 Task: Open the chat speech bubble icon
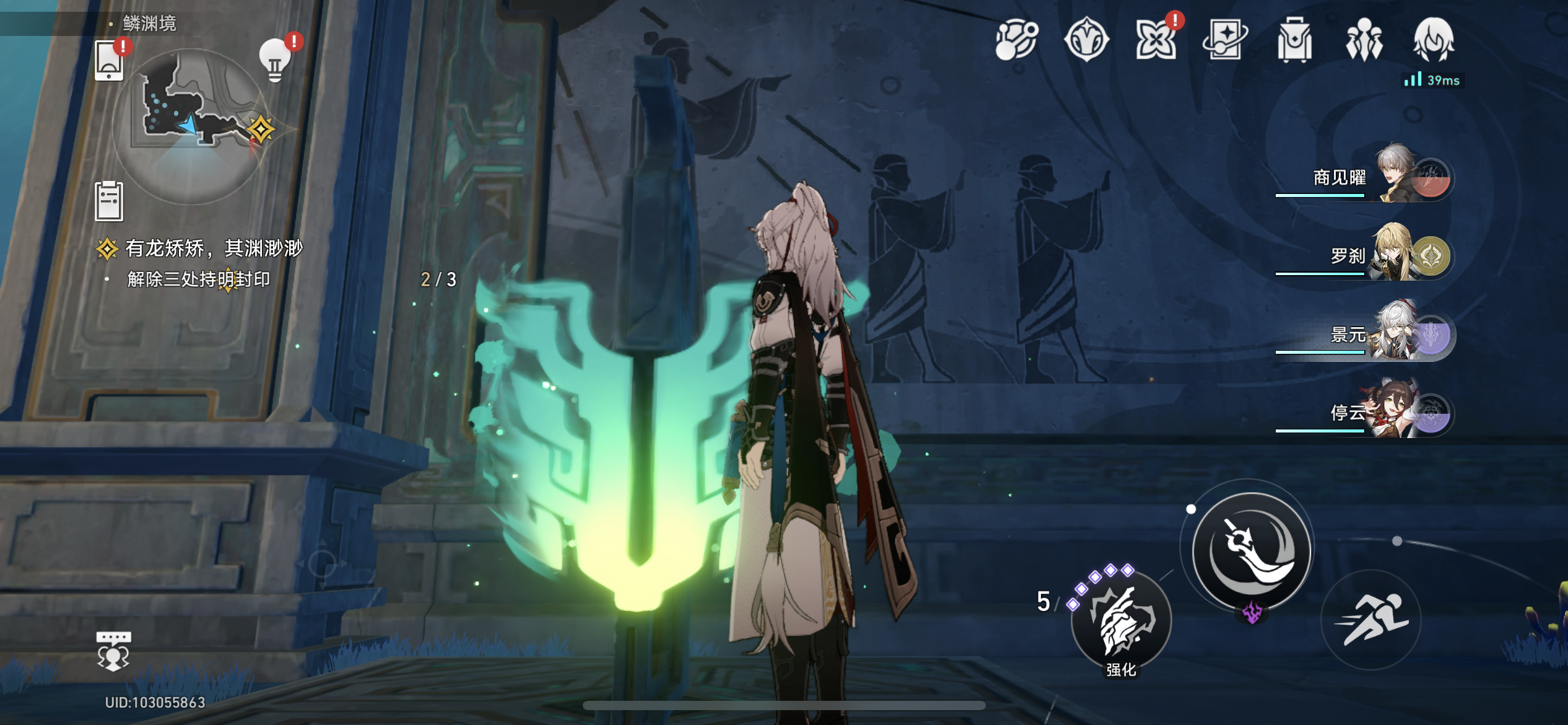pyautogui.click(x=113, y=651)
